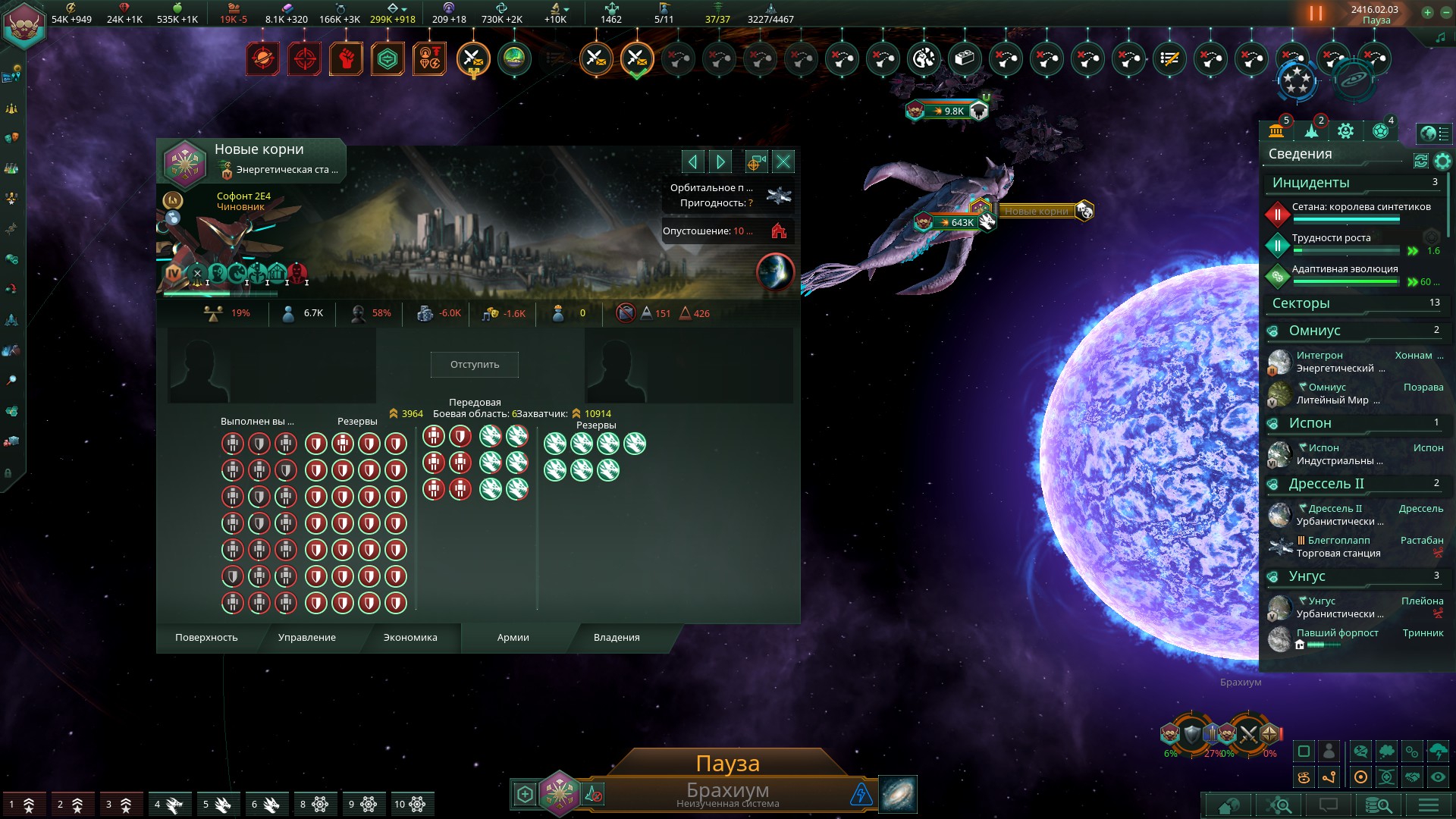Pause or resume with the pause button

(x=1316, y=14)
